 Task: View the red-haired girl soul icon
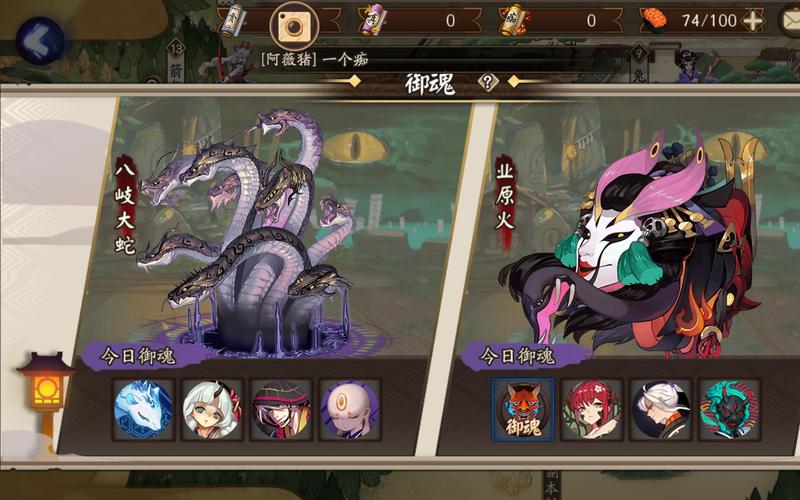point(592,409)
